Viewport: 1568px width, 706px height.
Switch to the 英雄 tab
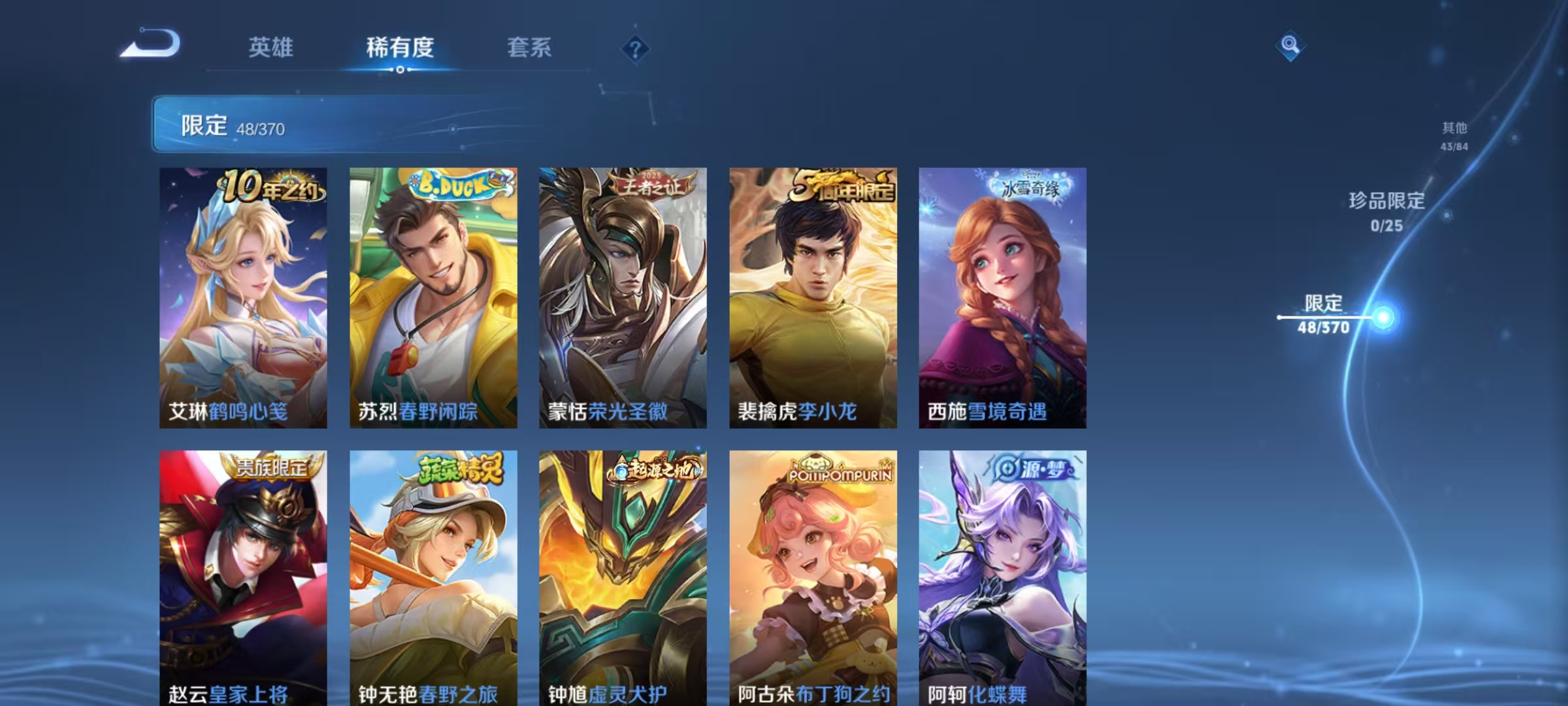point(272,47)
